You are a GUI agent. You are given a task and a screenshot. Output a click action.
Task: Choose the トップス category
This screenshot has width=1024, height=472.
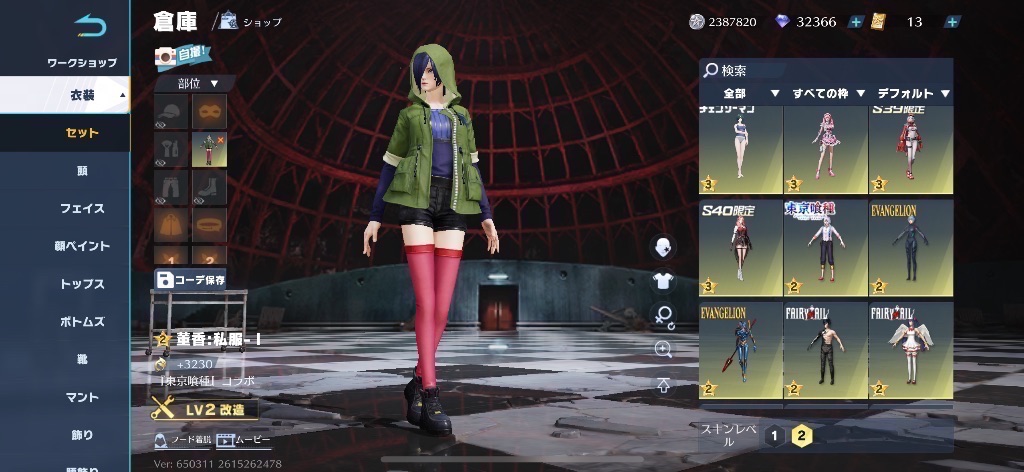pos(82,284)
